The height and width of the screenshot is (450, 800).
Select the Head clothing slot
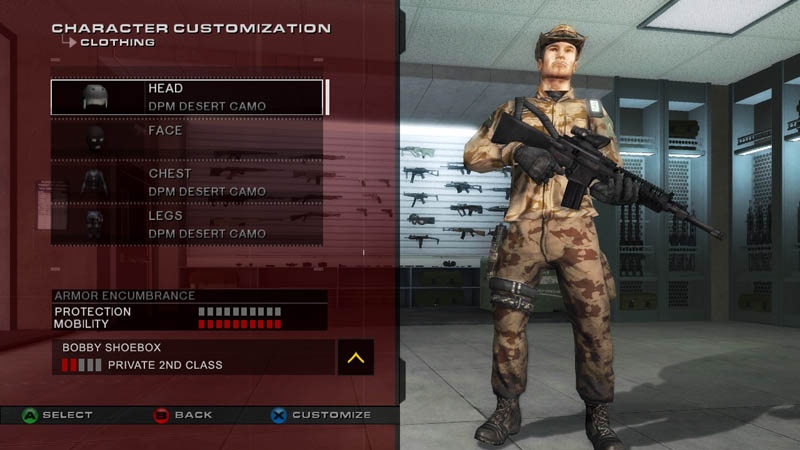187,97
